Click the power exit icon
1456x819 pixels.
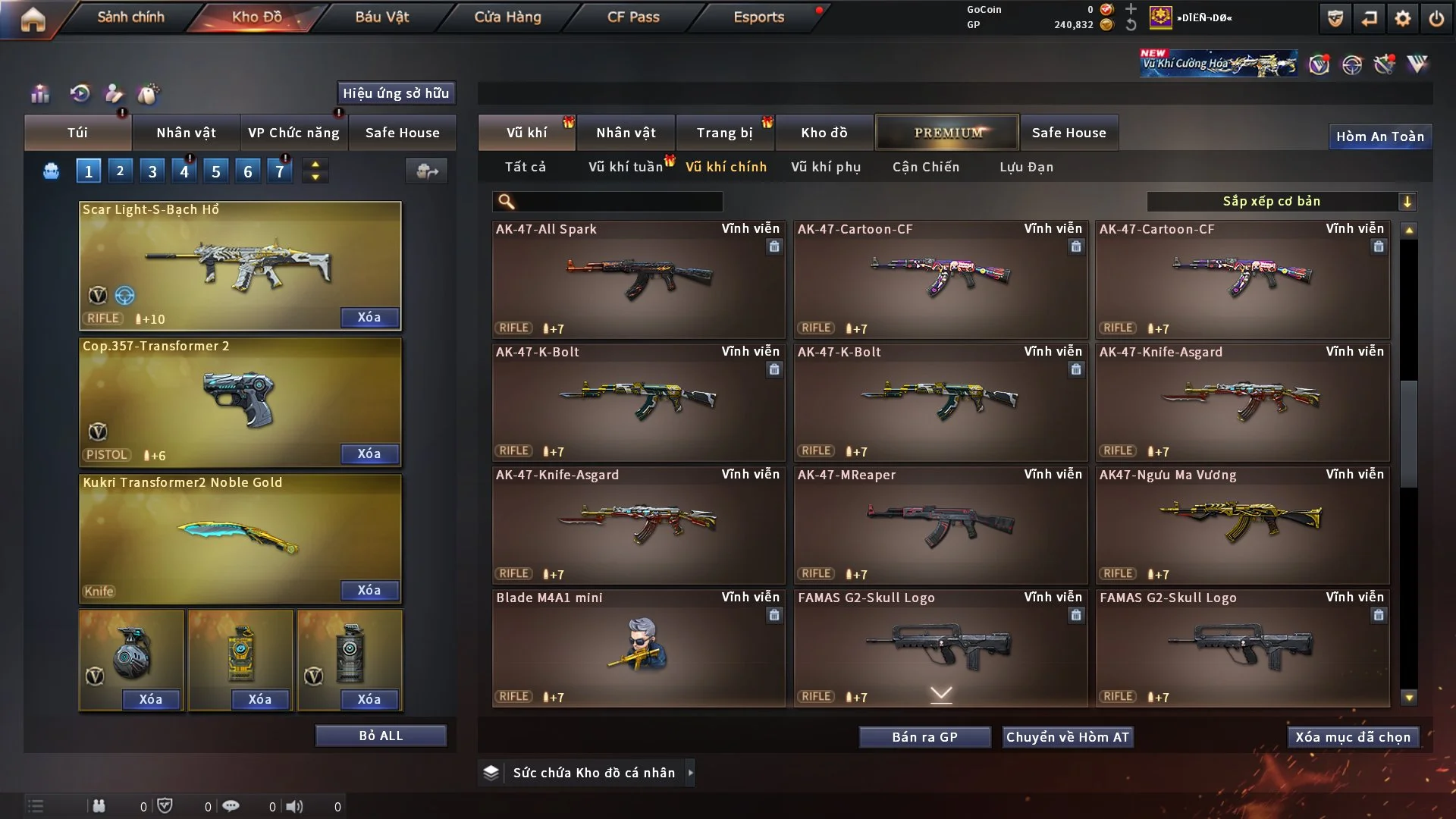[1436, 19]
